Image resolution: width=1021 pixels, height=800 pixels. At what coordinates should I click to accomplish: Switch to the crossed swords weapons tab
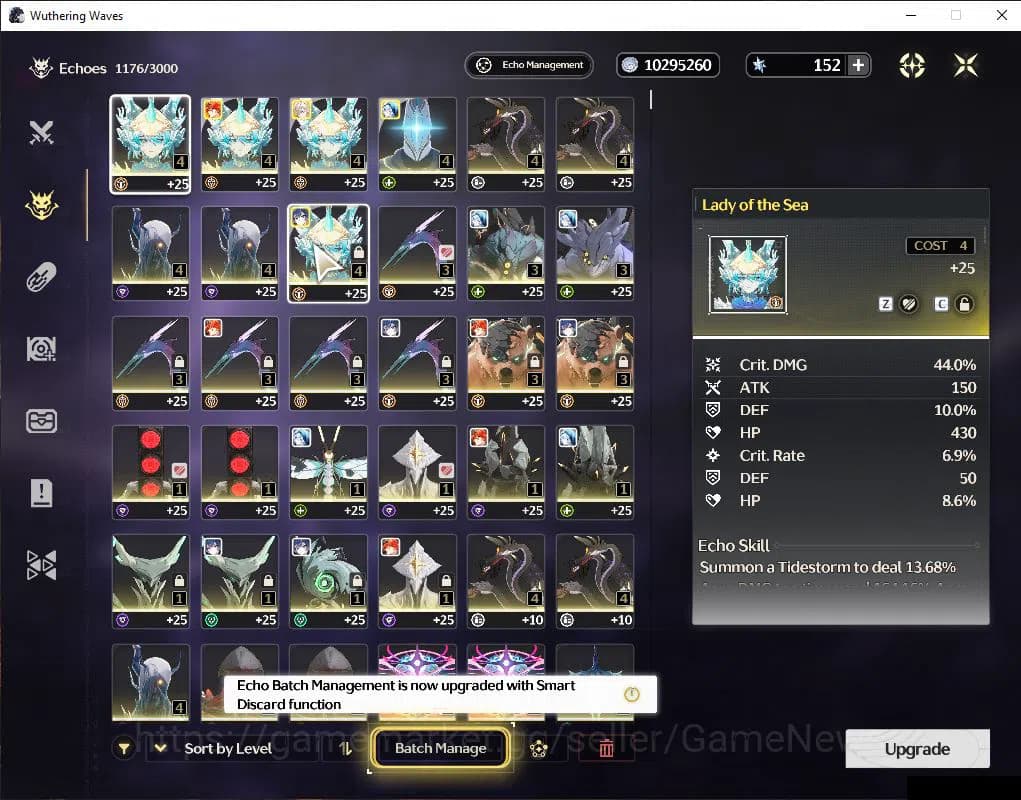(41, 132)
